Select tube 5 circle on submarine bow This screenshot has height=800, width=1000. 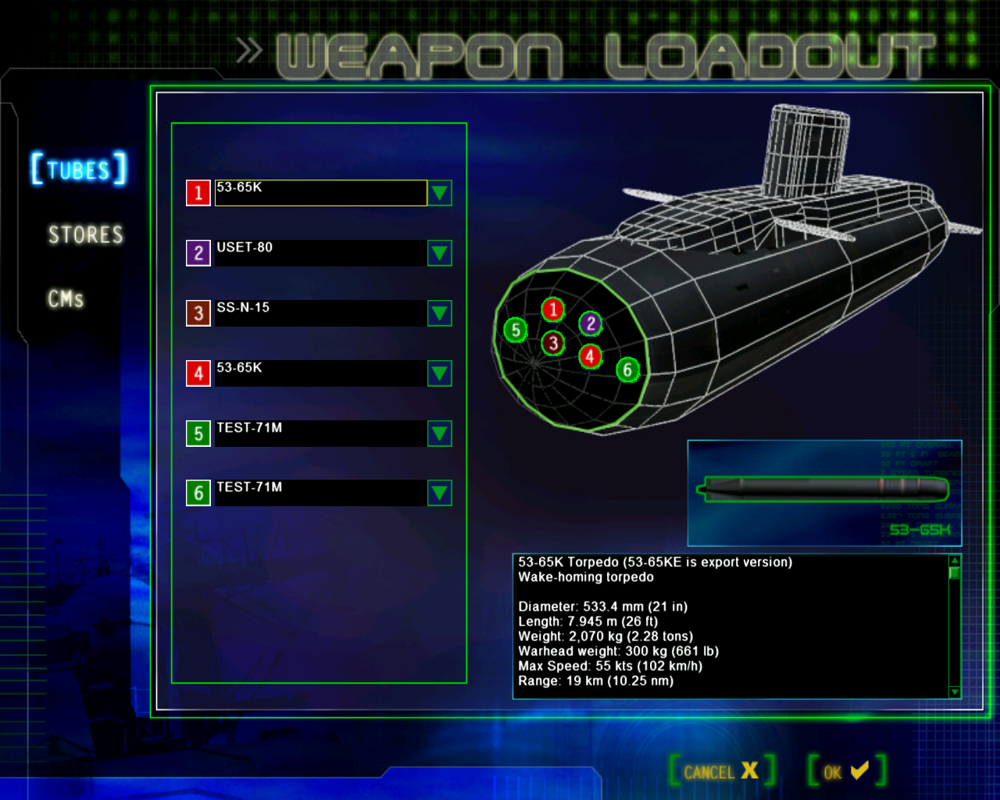click(515, 329)
